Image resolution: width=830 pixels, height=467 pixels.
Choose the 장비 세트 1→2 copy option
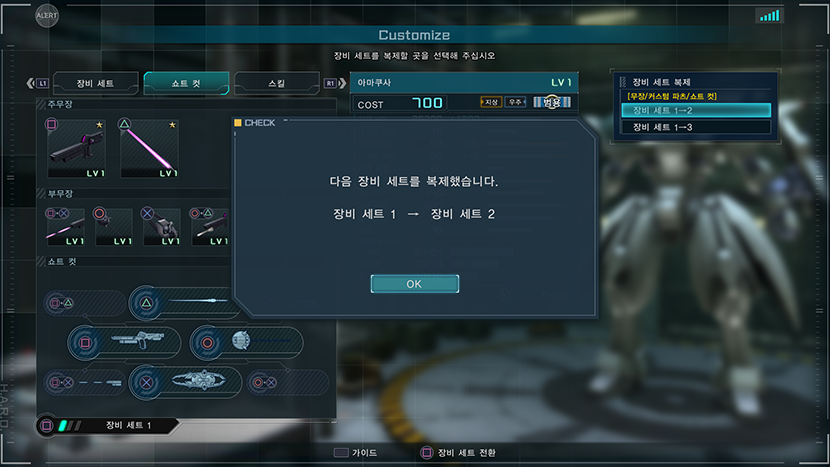click(x=696, y=110)
